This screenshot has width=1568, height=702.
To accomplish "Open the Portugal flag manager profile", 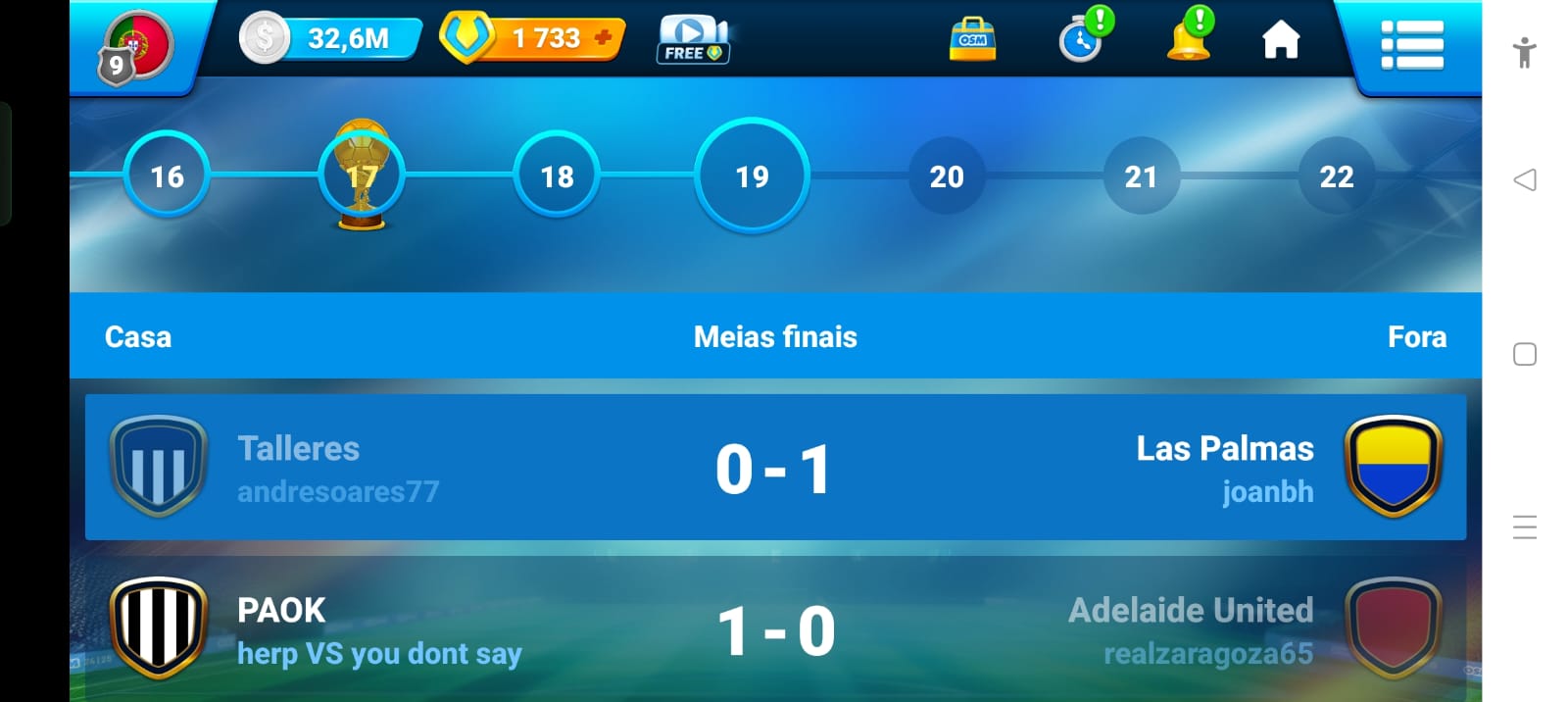I will pyautogui.click(x=137, y=46).
